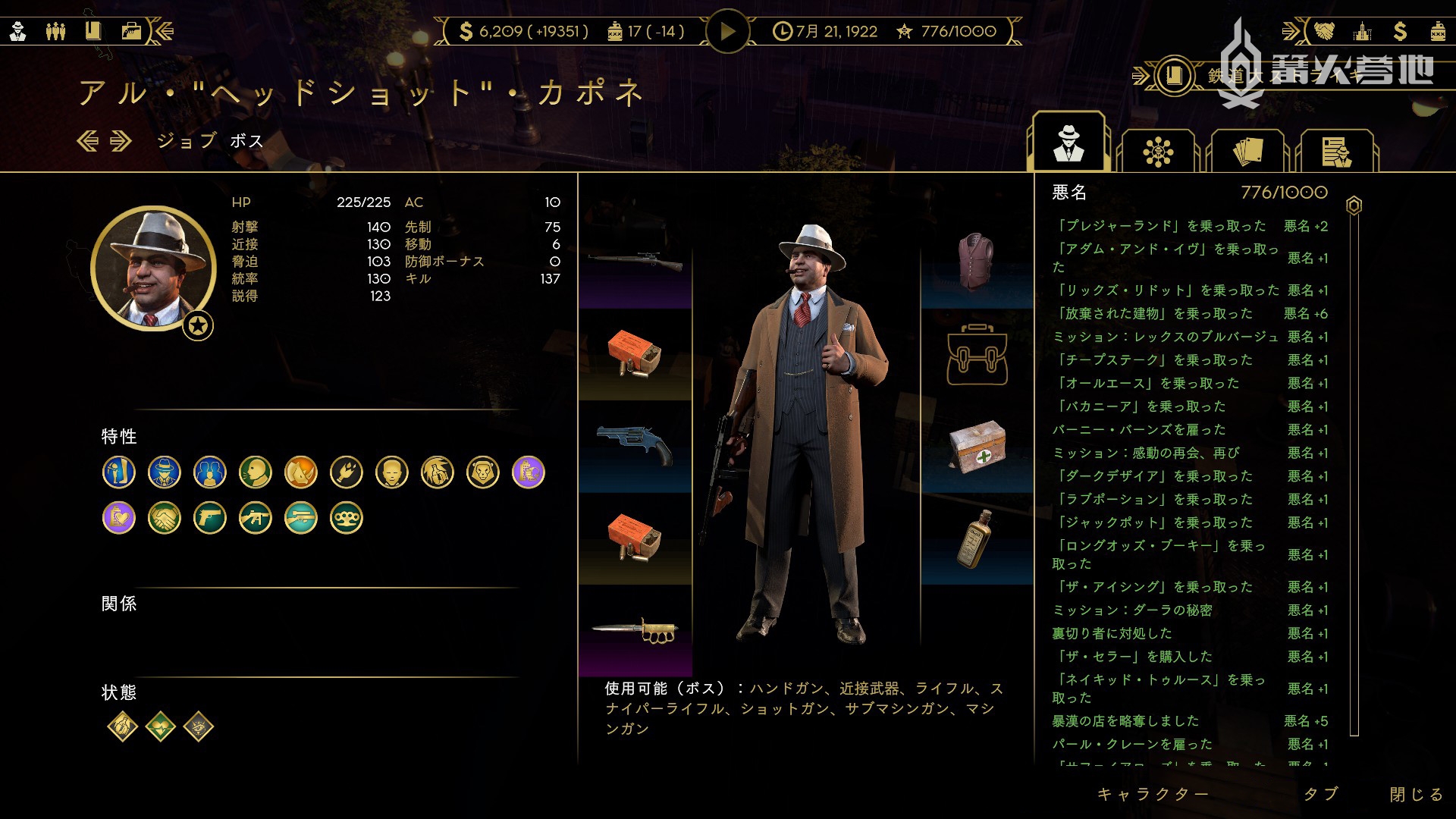Click the empty briefcase item slot
Viewport: 1456px width, 819px height.
pyautogui.click(x=977, y=354)
